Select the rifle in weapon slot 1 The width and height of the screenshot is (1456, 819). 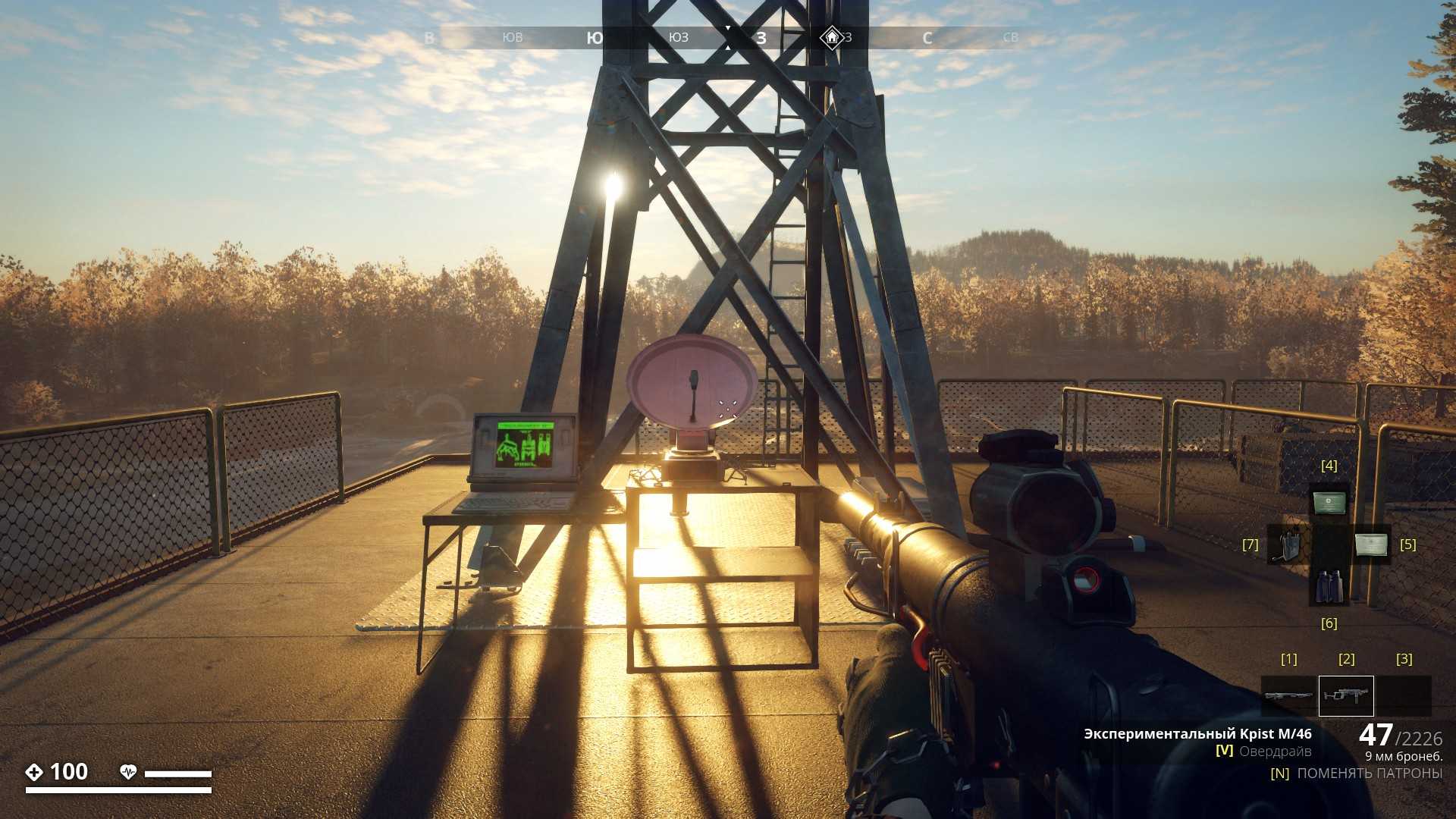click(x=1288, y=695)
